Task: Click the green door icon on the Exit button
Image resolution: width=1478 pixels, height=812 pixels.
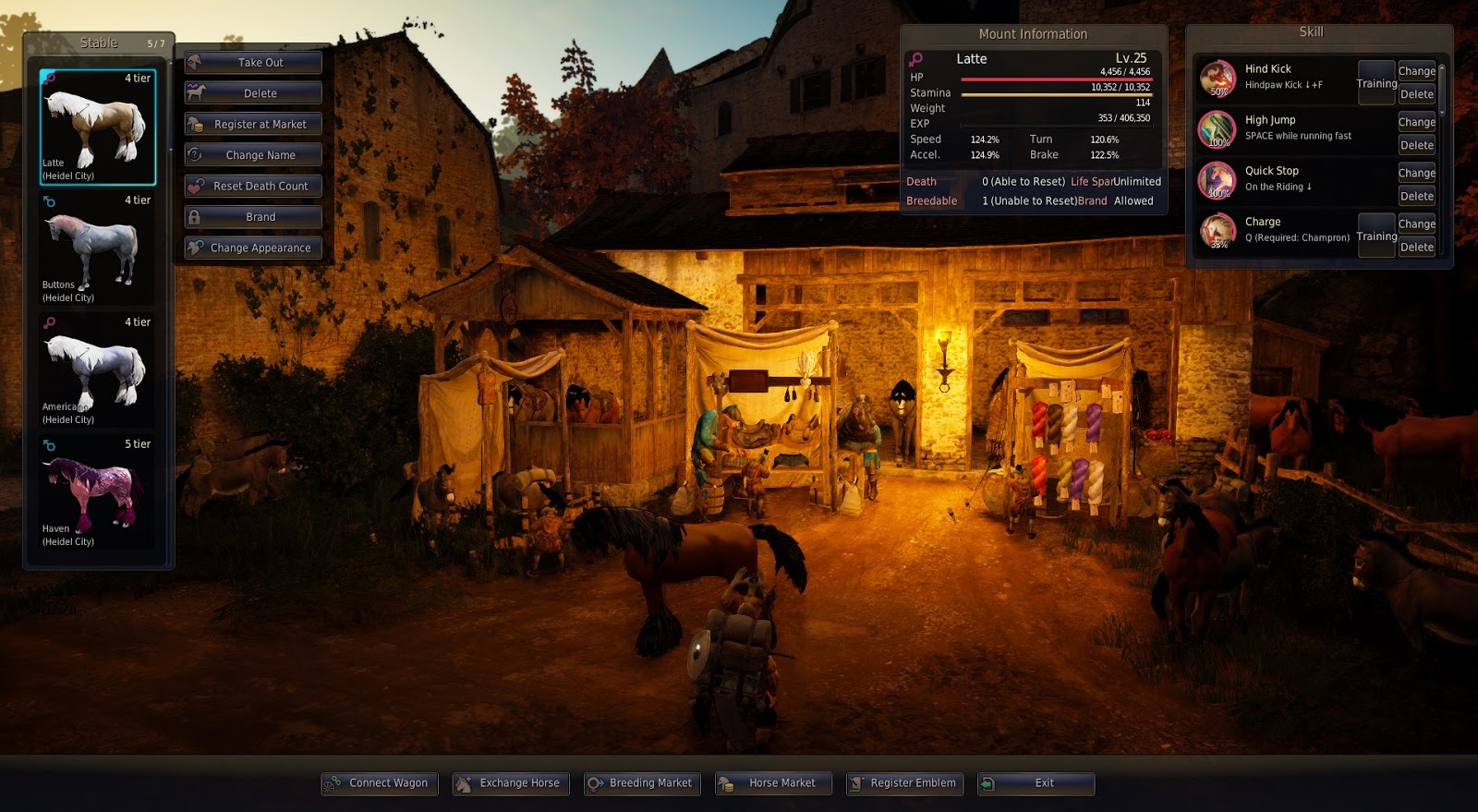Action: [990, 782]
